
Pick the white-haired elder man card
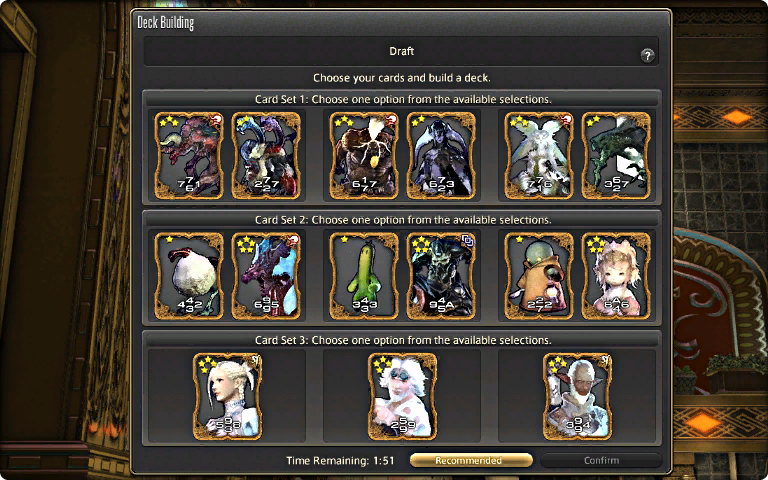click(x=577, y=396)
